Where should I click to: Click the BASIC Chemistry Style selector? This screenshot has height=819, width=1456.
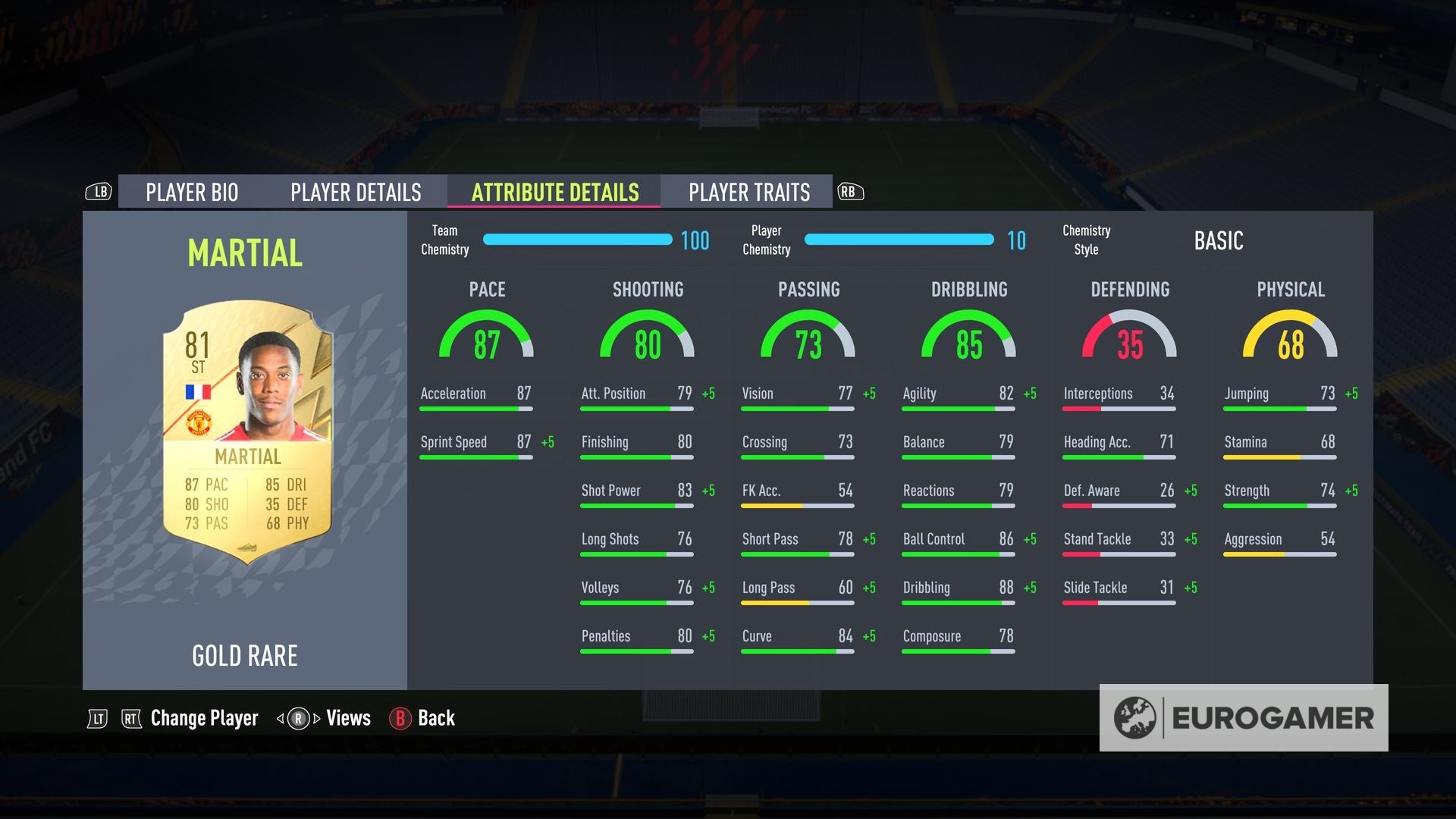[x=1219, y=240]
